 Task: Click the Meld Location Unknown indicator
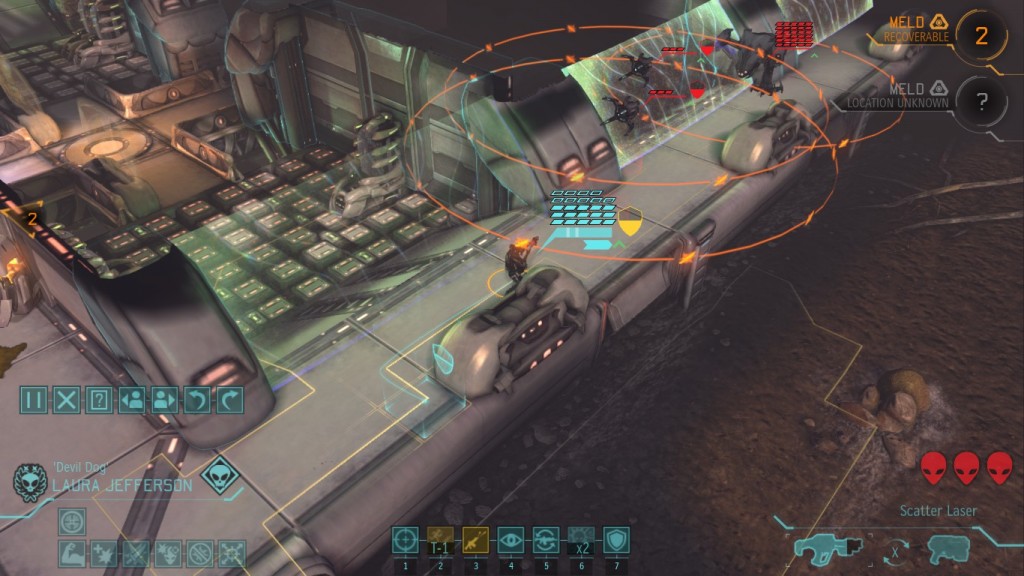980,99
